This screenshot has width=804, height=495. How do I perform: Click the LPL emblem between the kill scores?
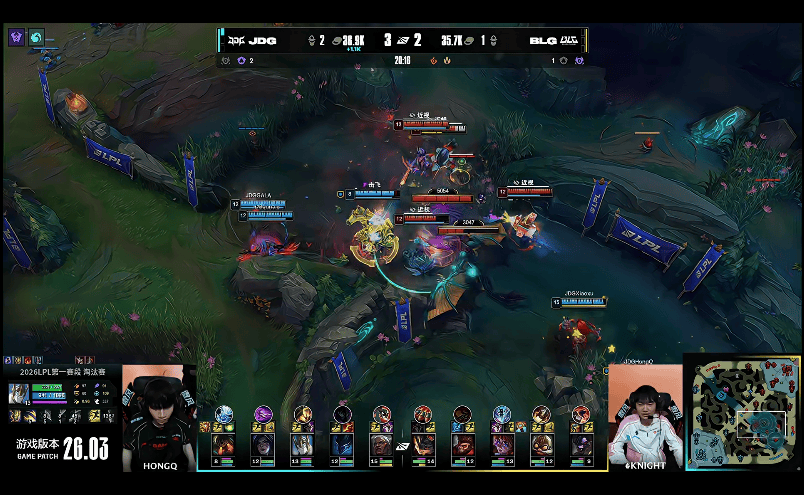402,41
